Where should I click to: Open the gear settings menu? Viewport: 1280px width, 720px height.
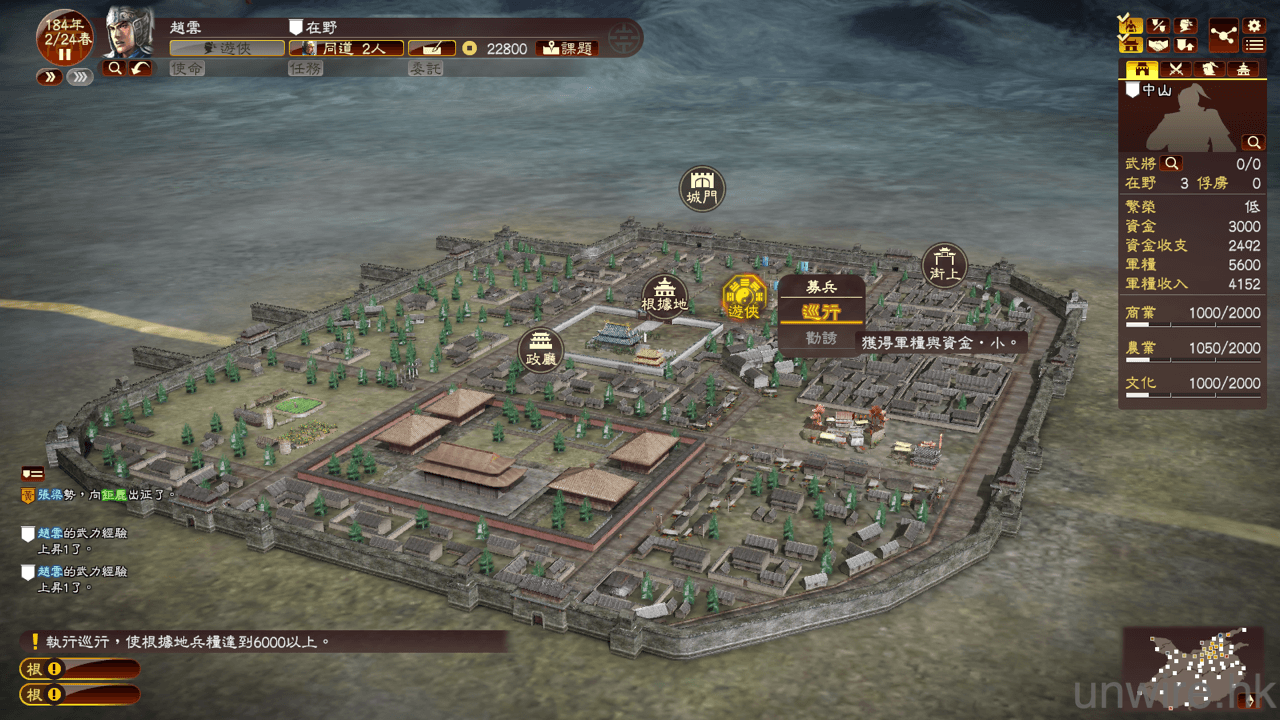click(1253, 26)
